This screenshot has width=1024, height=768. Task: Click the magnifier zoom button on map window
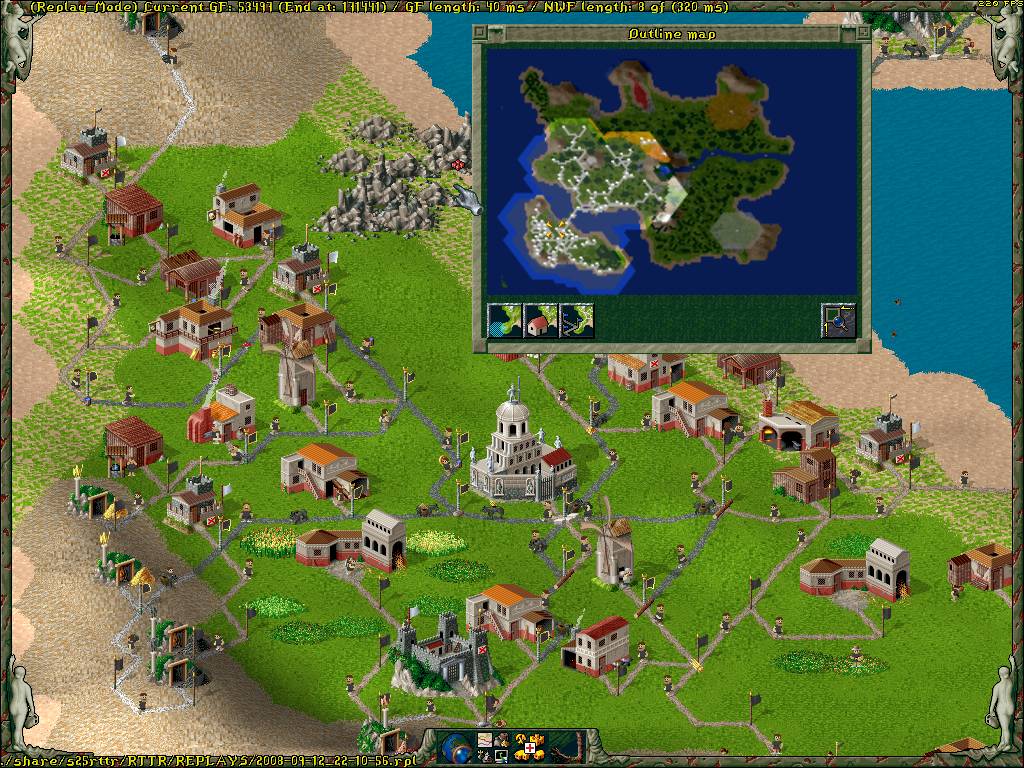(x=838, y=321)
